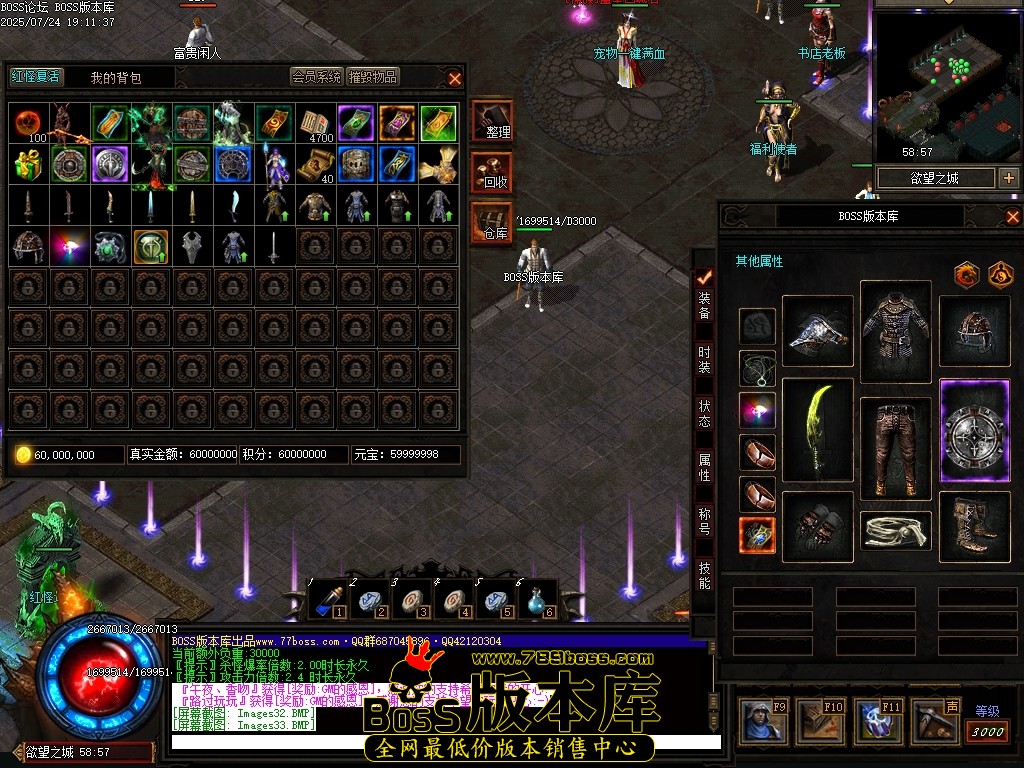Expand the minimap with the plus button
Screen dimensions: 1024x768
click(1008, 178)
